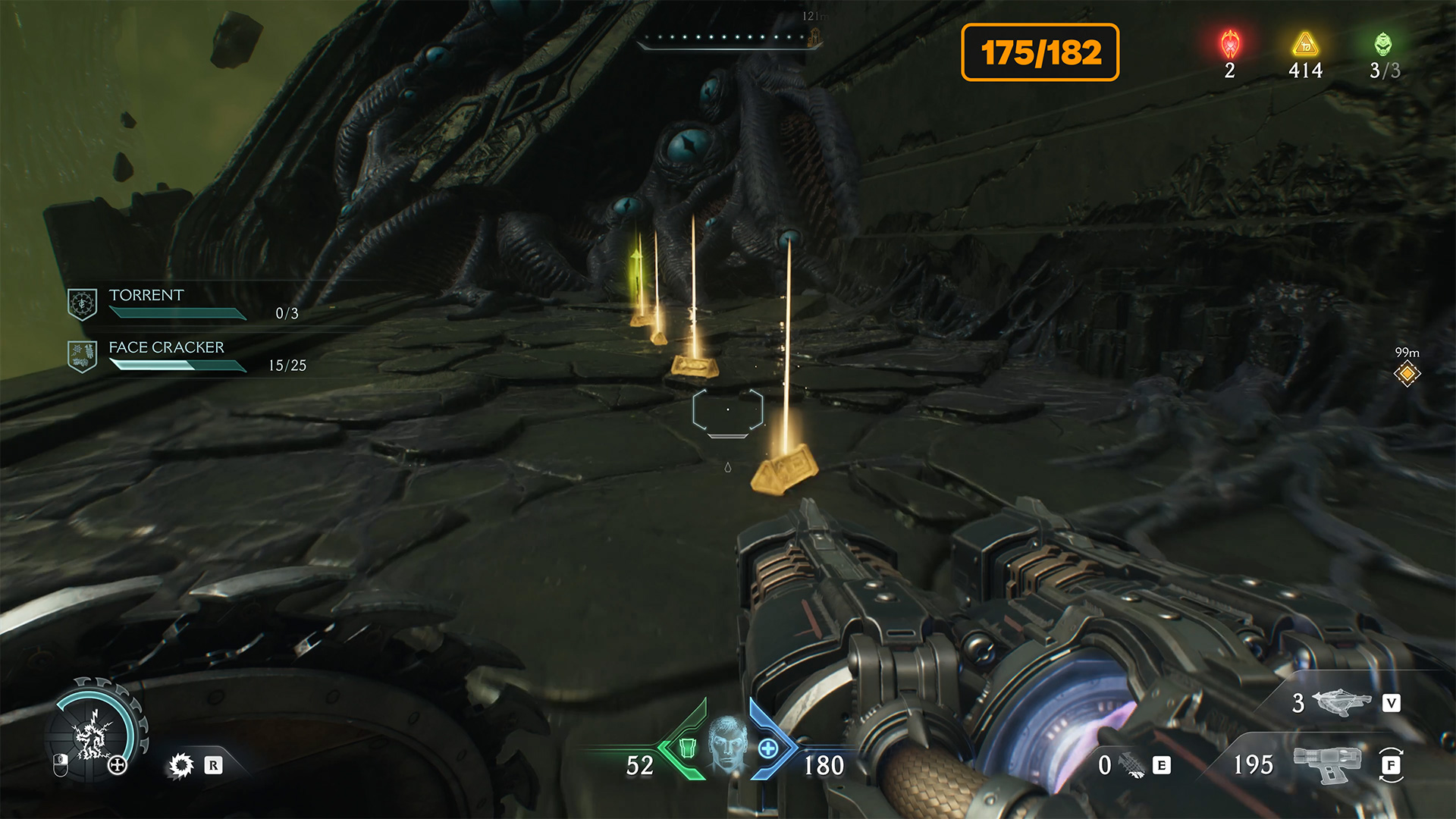Click the orange 175/182 counter overlay

(1040, 52)
